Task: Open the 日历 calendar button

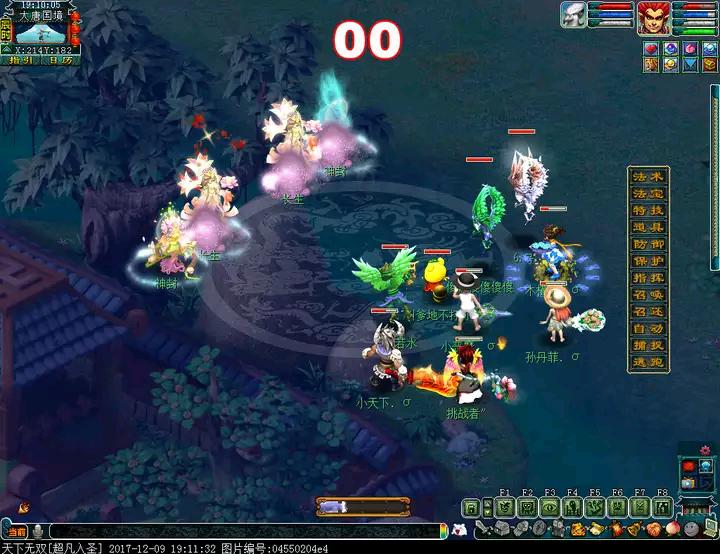Action: coord(59,60)
